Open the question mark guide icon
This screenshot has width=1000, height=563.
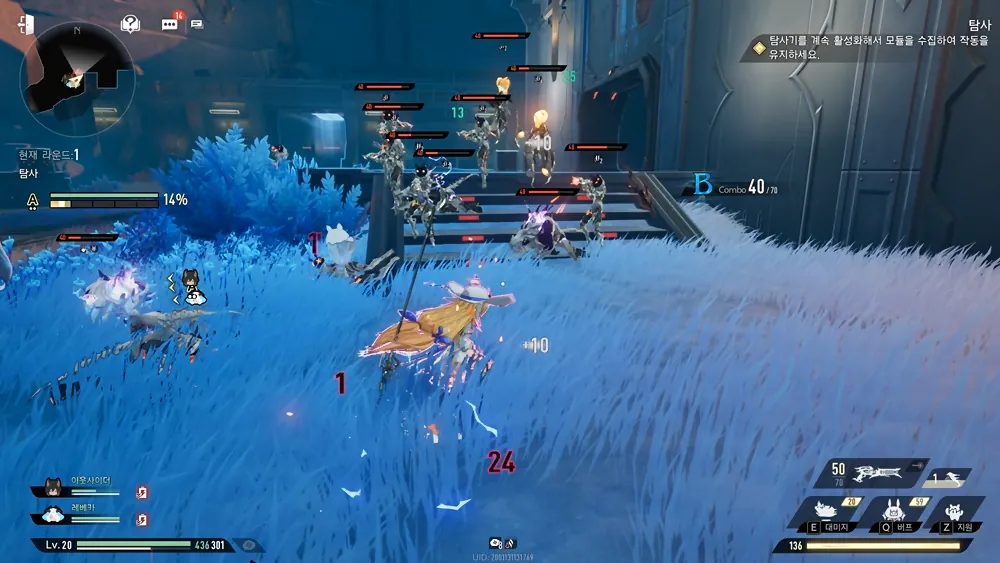click(x=130, y=23)
